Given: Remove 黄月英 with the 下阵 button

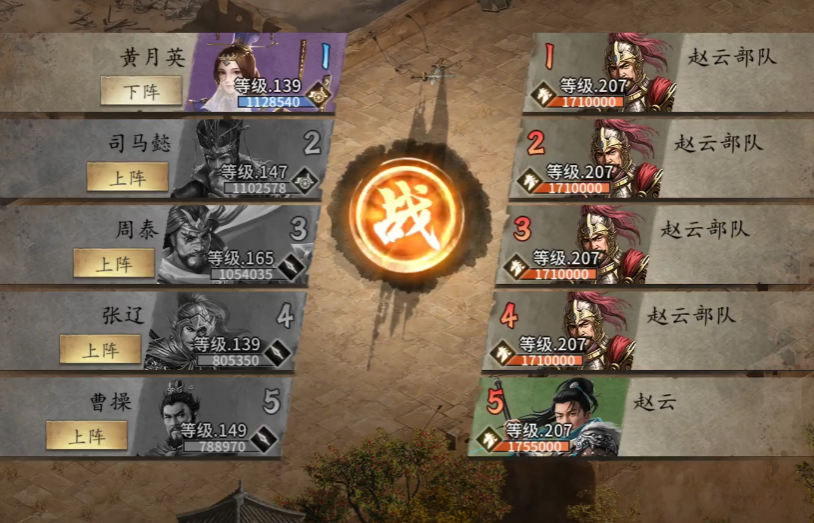Looking at the screenshot, I should coord(141,91).
